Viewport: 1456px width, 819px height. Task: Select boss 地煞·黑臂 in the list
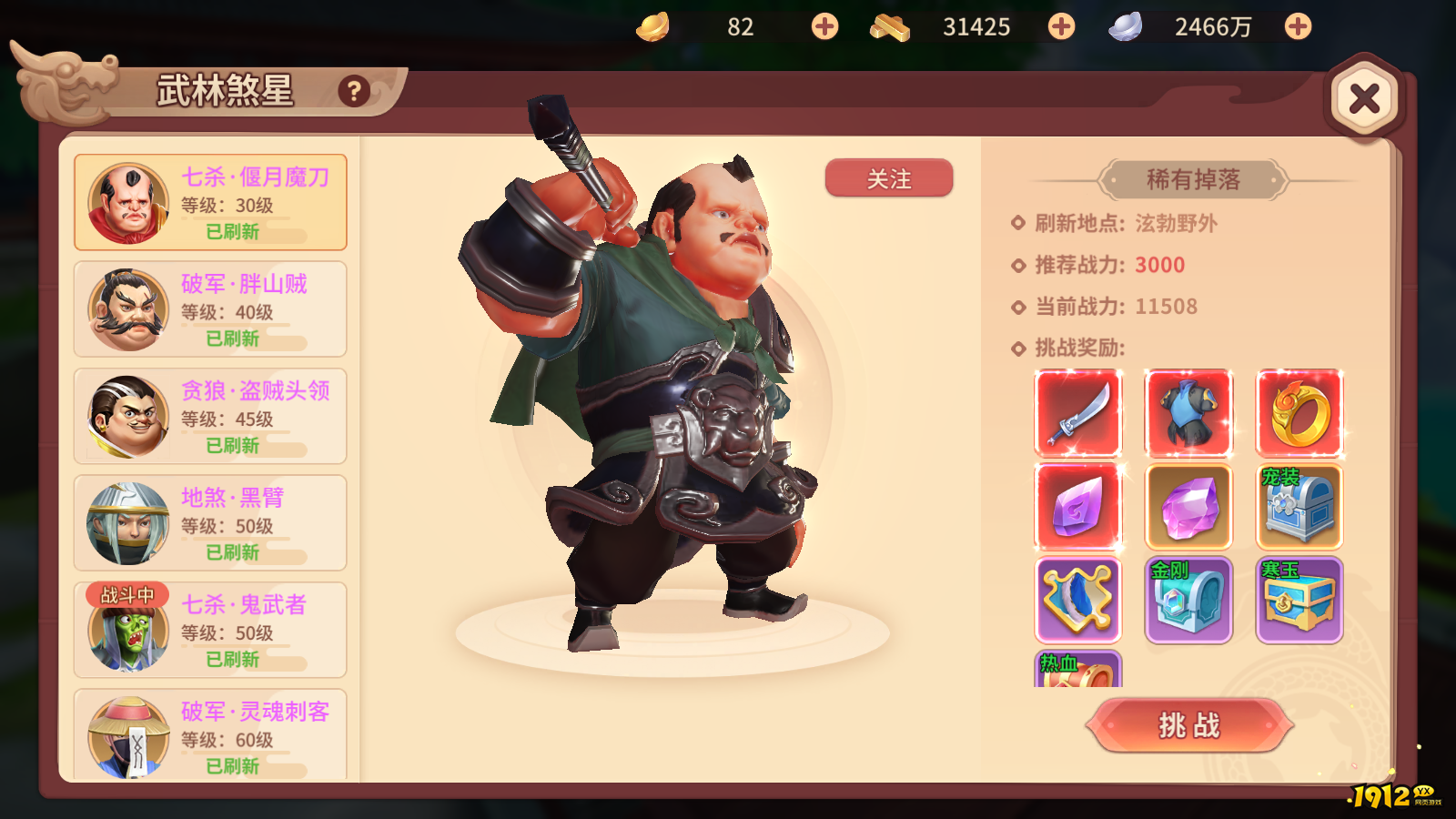(x=209, y=522)
